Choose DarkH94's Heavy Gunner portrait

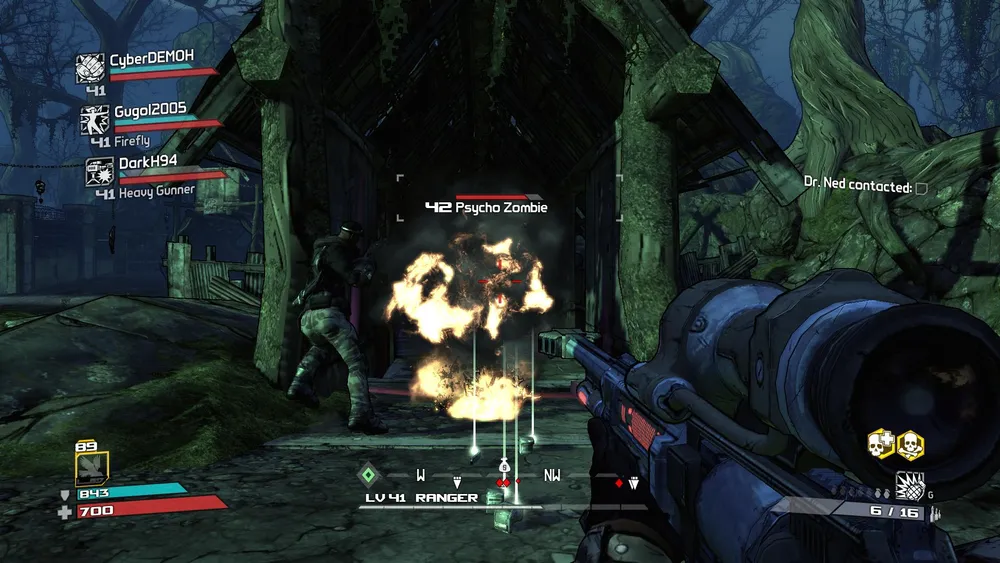(x=100, y=172)
